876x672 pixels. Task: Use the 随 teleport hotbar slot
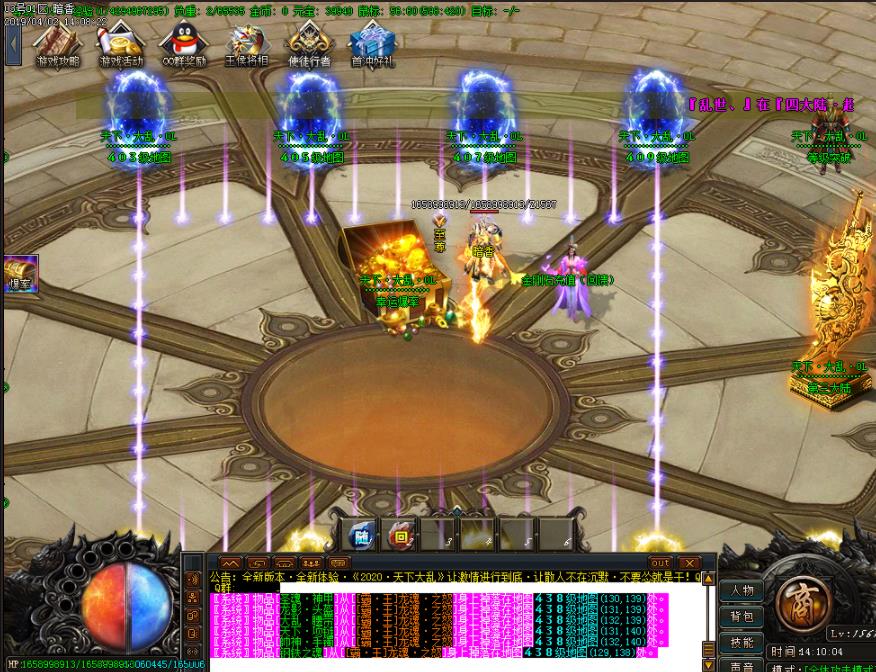pos(361,536)
